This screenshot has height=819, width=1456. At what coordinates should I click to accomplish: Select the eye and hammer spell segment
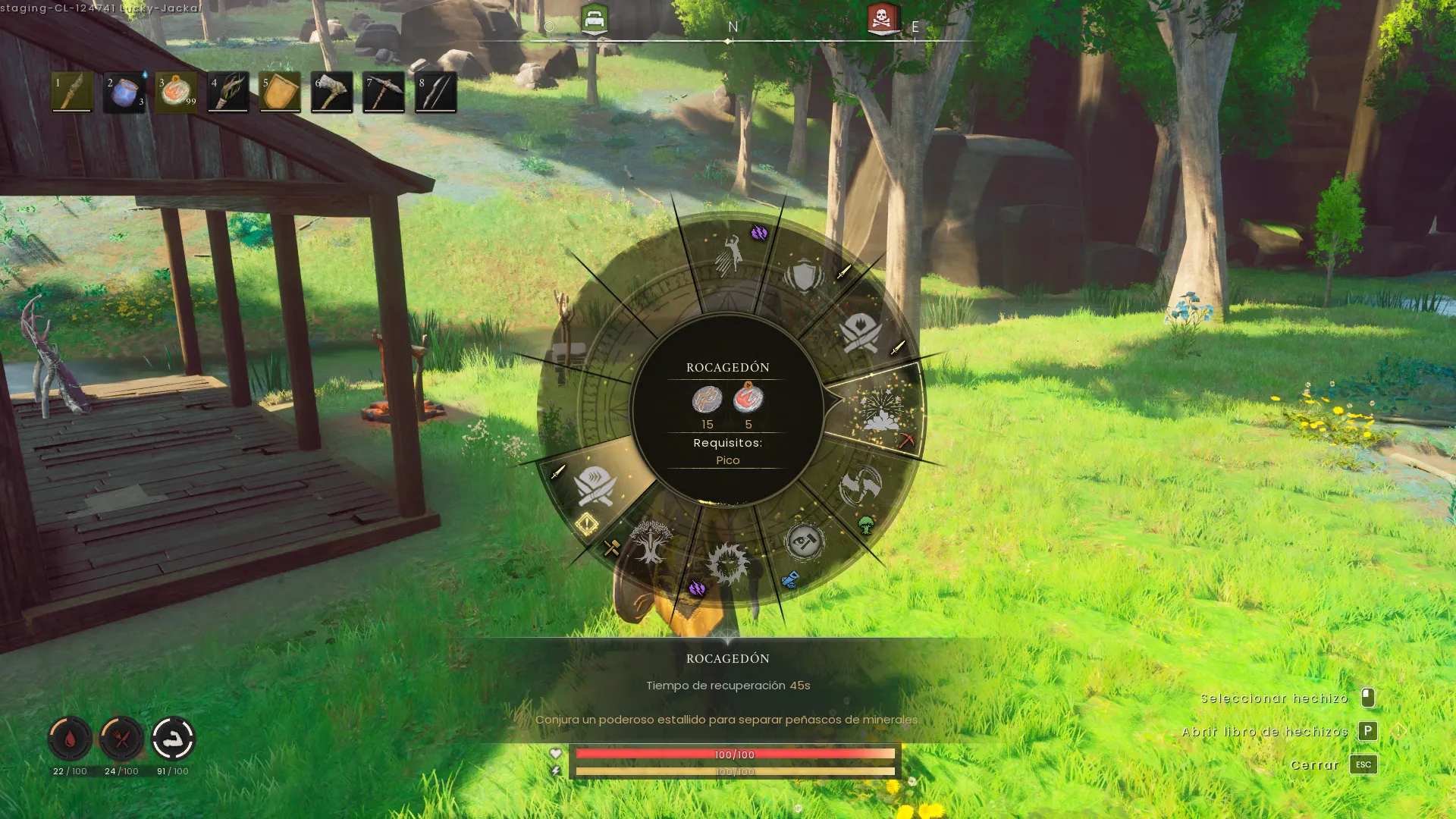[804, 541]
